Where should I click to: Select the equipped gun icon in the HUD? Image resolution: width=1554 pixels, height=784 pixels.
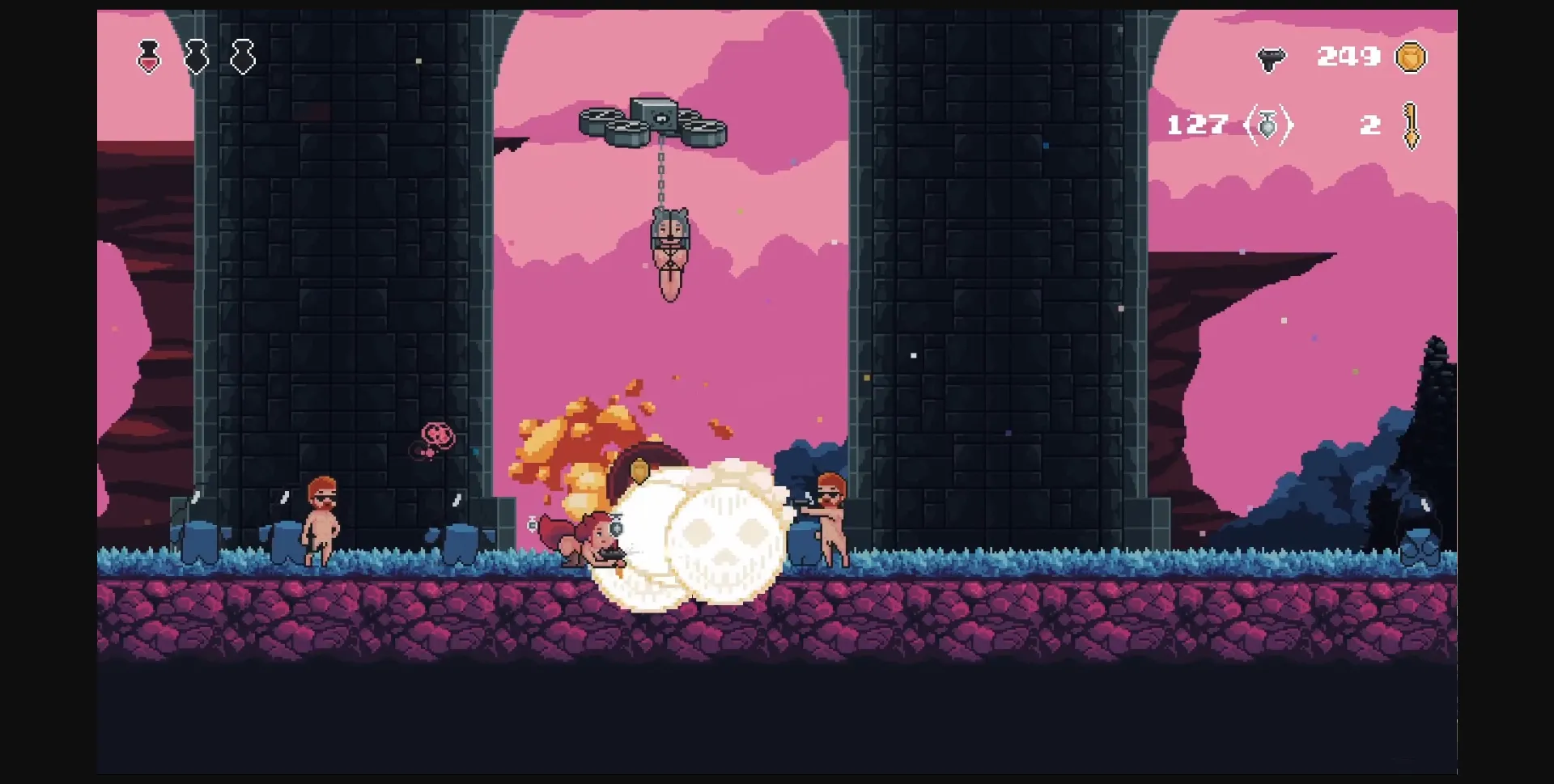point(1272,57)
